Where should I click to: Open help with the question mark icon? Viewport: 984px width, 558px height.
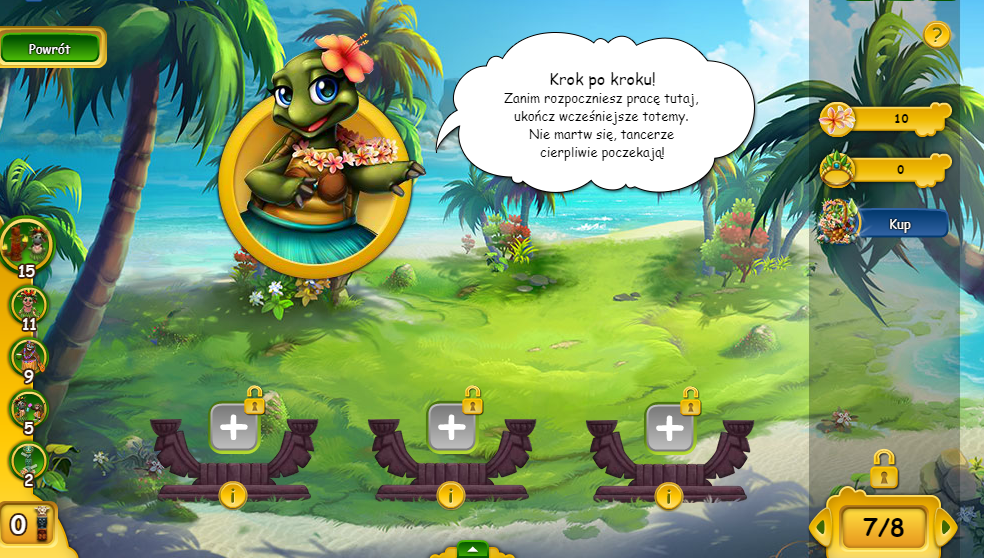(x=936, y=36)
